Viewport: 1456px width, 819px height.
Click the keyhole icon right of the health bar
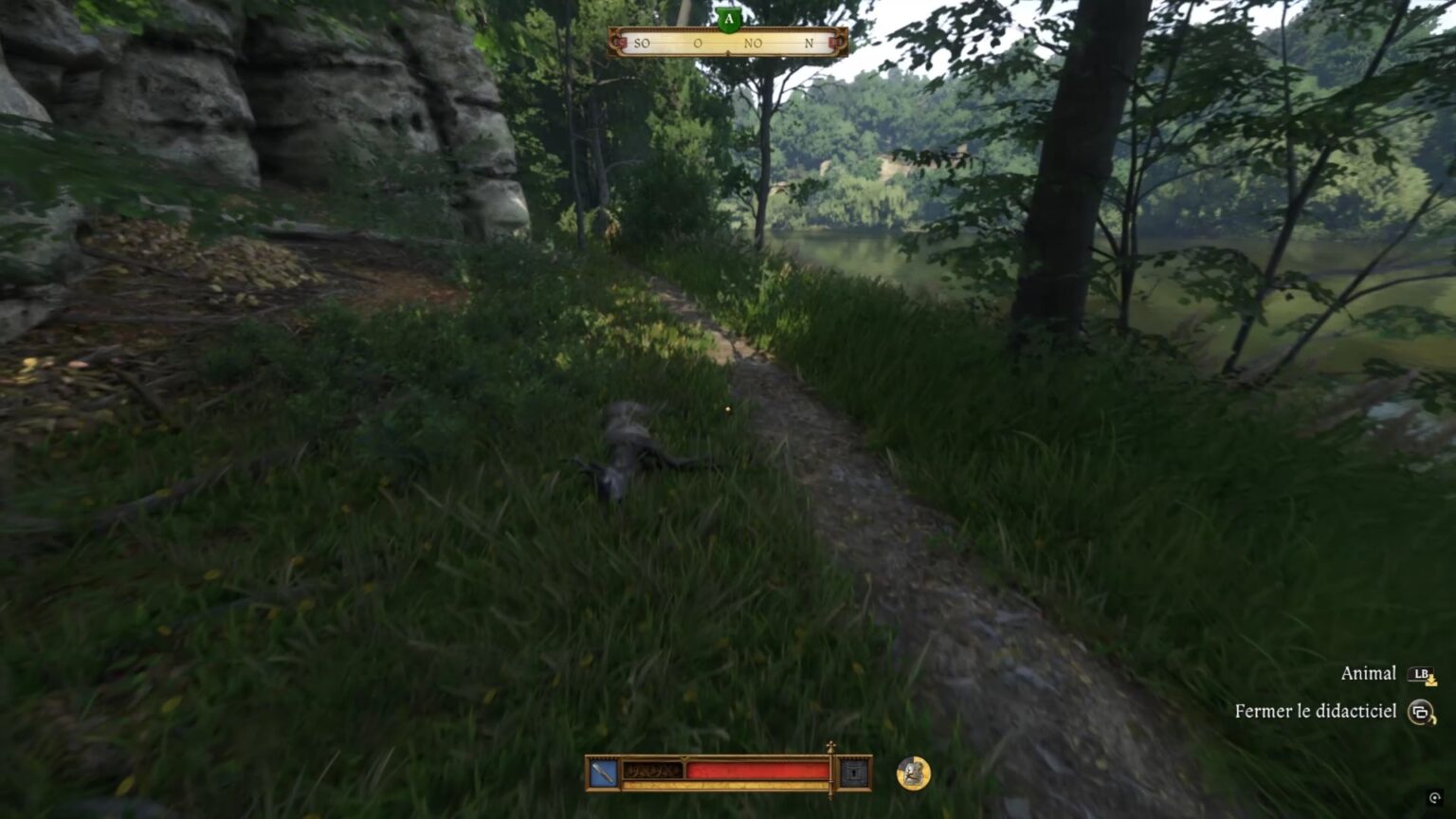853,772
